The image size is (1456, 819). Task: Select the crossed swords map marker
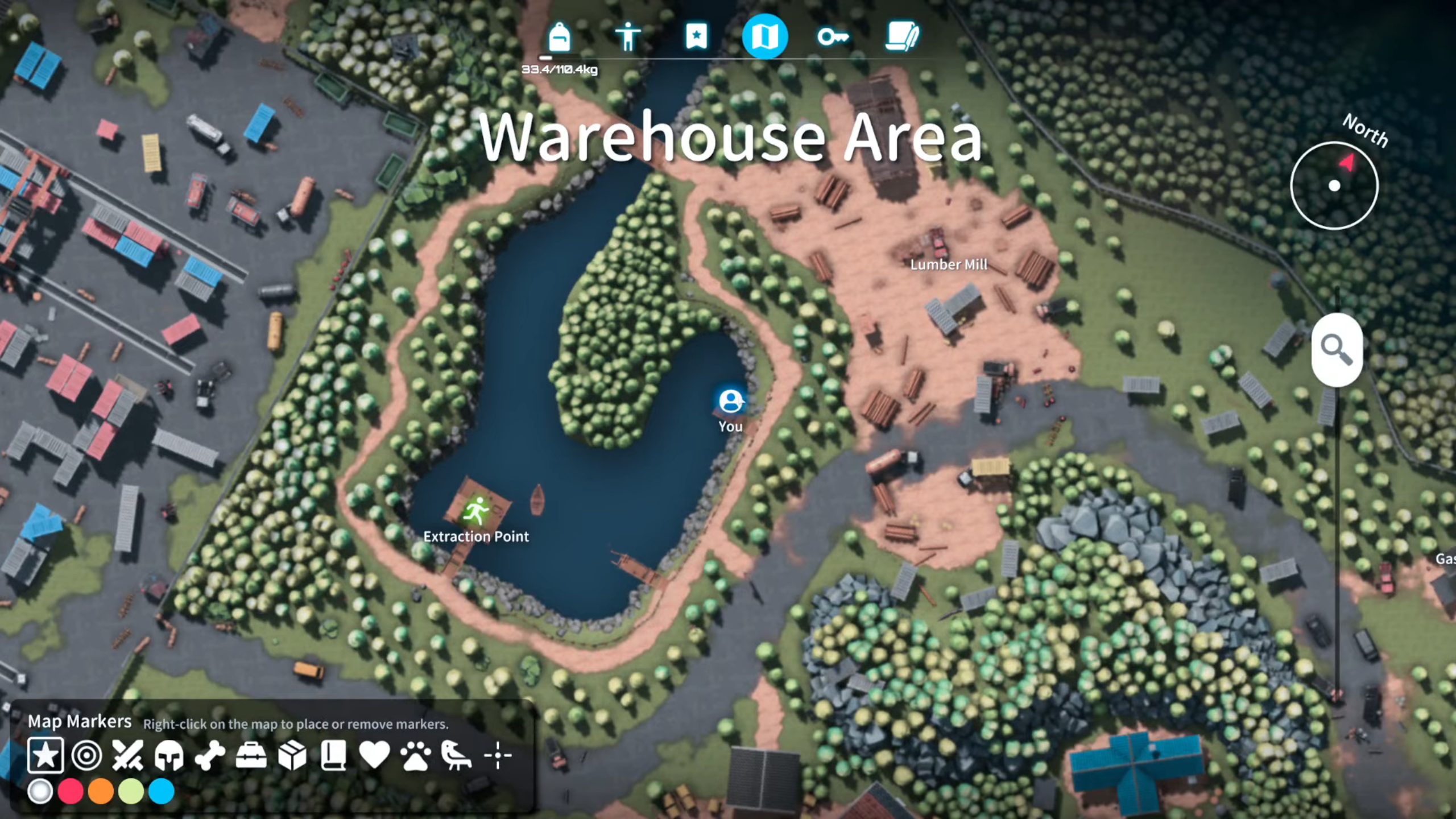pyautogui.click(x=126, y=757)
